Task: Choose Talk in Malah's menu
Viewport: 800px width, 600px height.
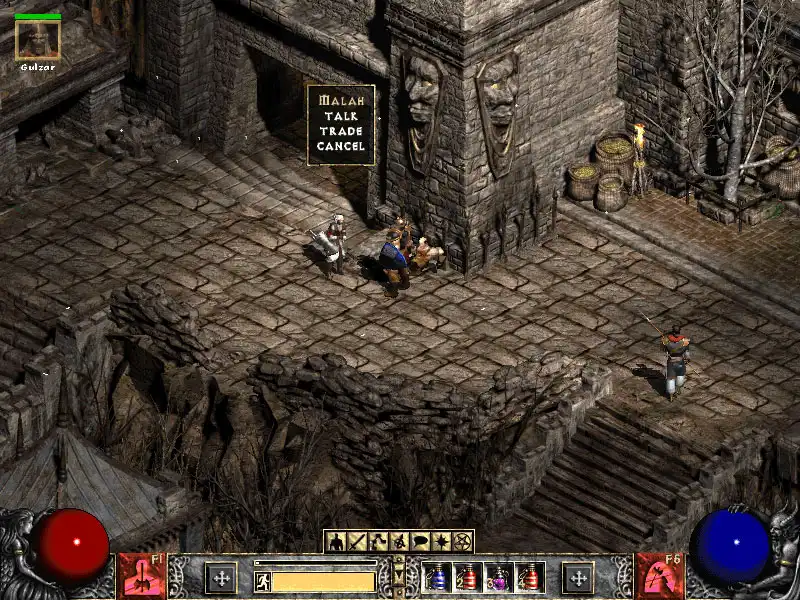Action: pos(341,116)
